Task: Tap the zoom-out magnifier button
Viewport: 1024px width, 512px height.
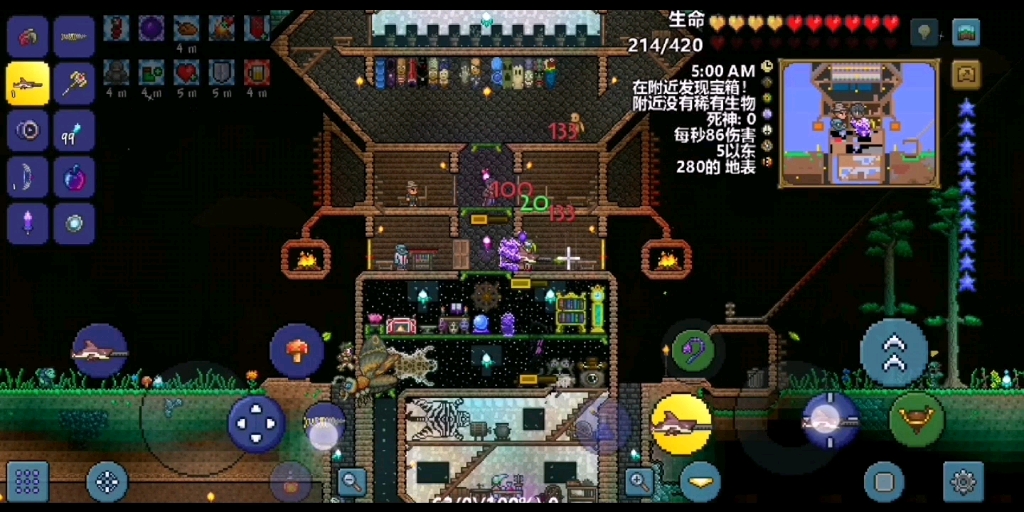Action: tap(352, 481)
